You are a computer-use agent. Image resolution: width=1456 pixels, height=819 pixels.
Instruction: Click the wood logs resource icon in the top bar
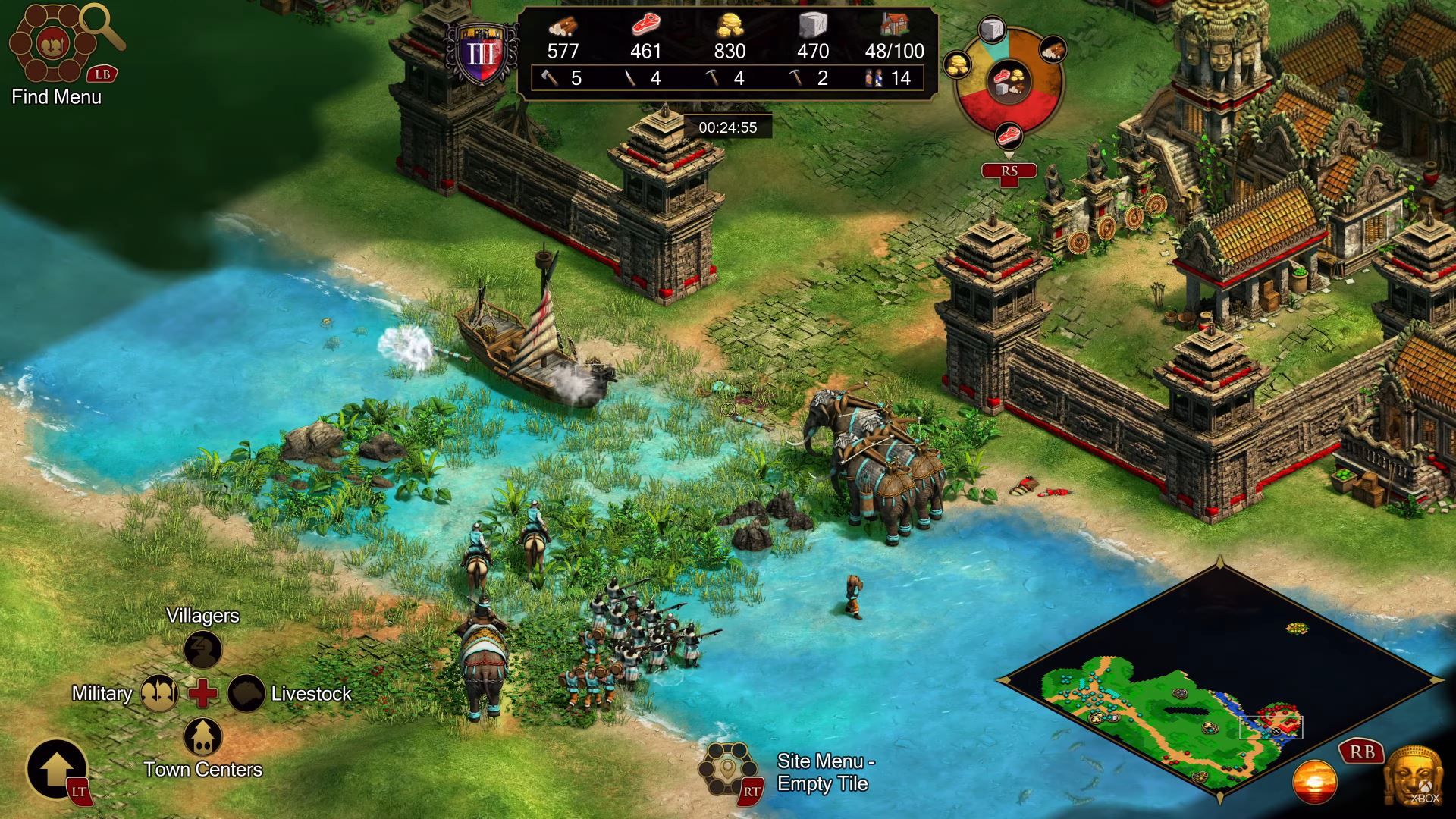(x=563, y=26)
